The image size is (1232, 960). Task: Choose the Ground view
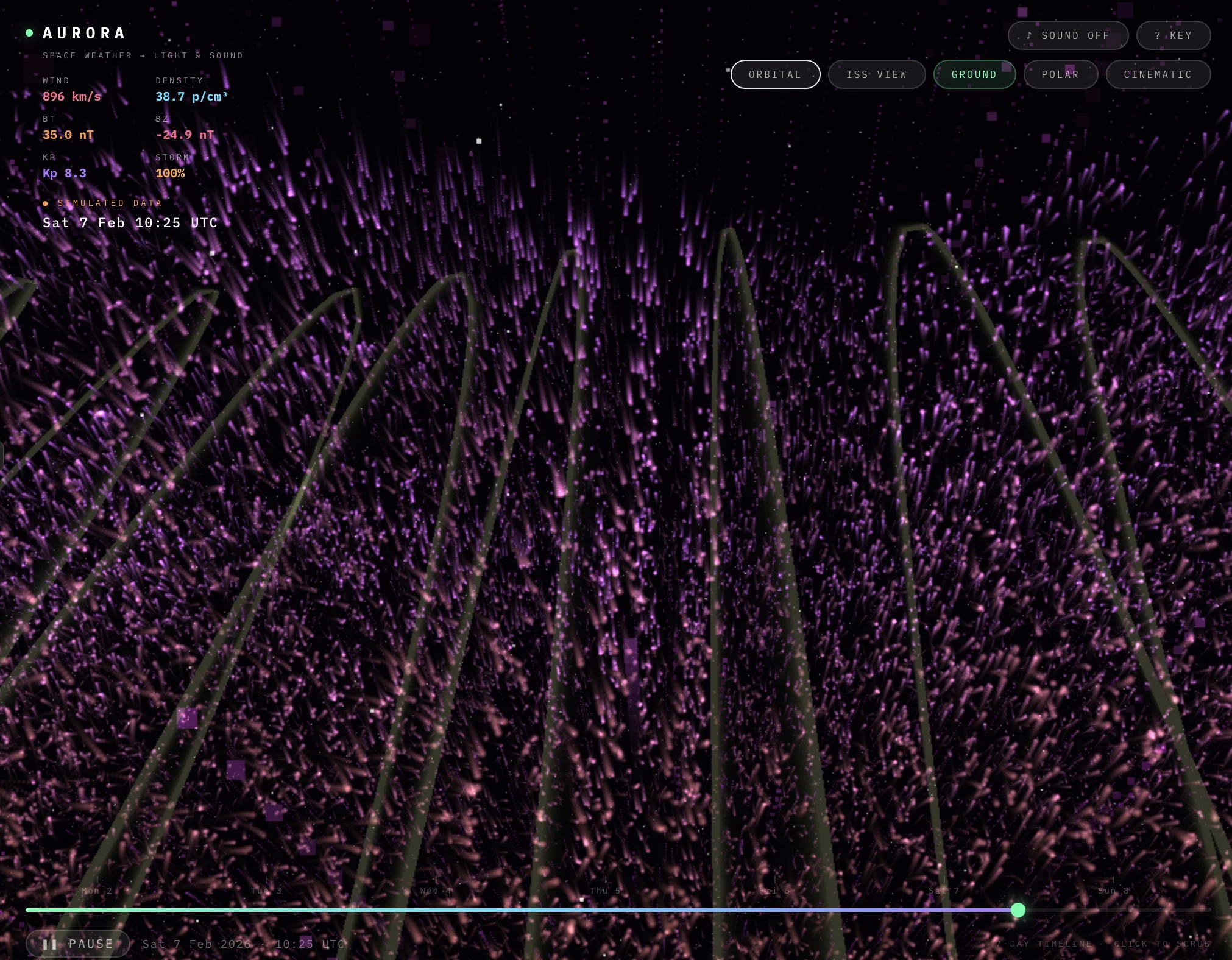[974, 74]
